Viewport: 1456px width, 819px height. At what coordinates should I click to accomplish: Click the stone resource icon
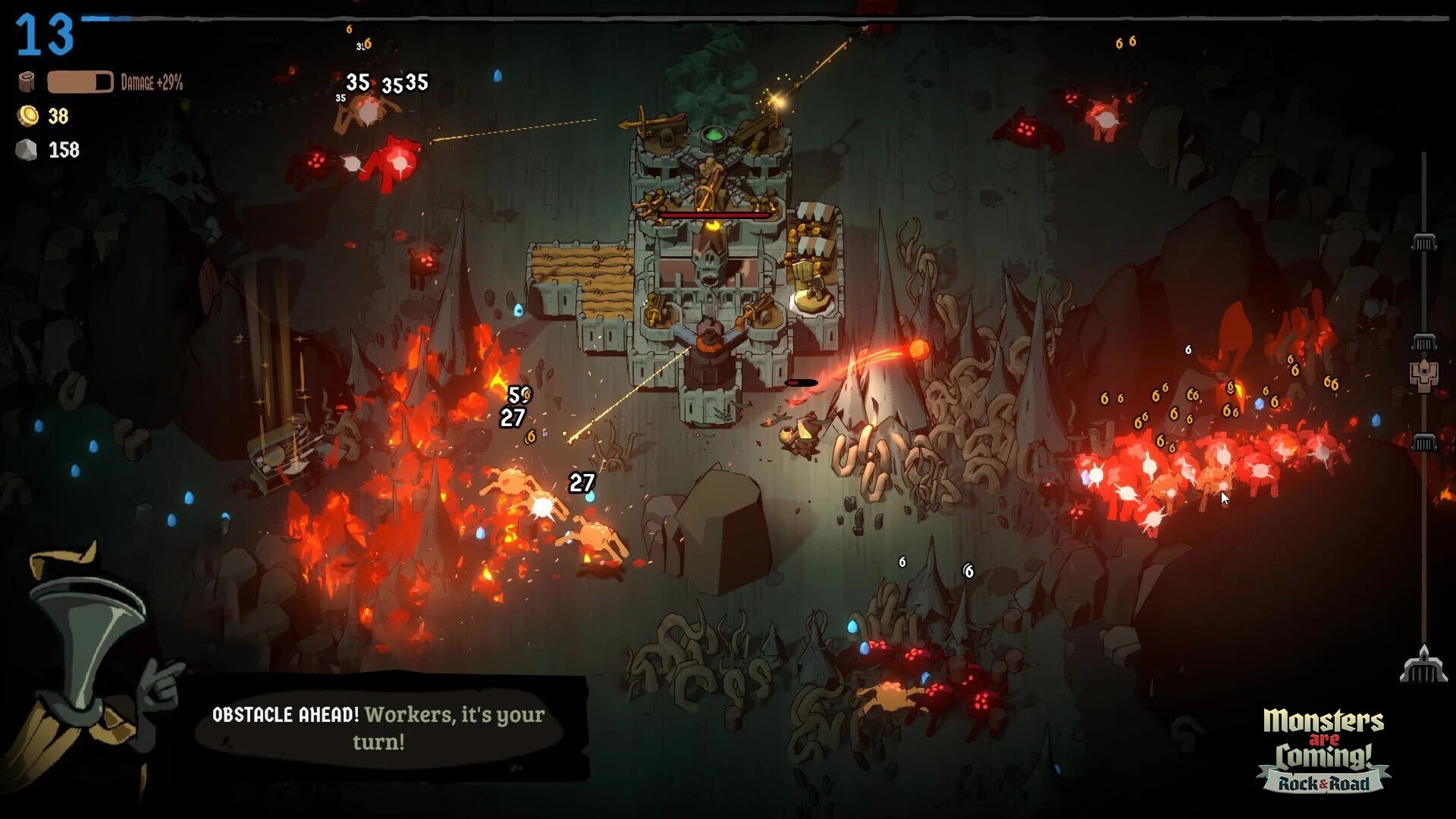coord(27,150)
